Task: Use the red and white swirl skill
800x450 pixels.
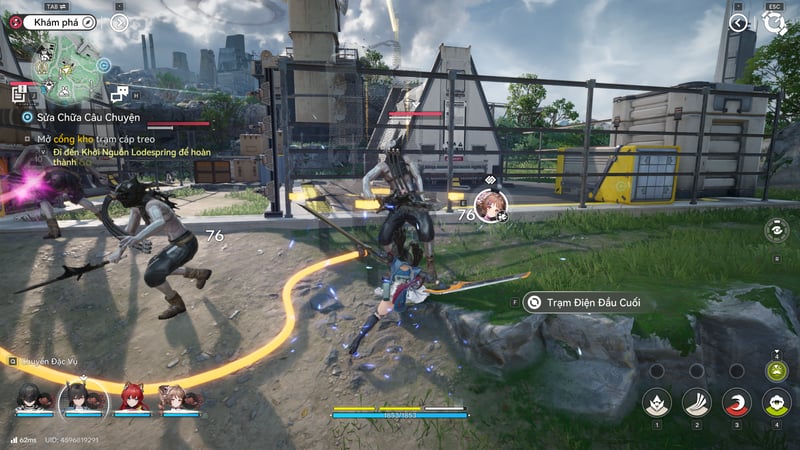Action: tap(736, 403)
